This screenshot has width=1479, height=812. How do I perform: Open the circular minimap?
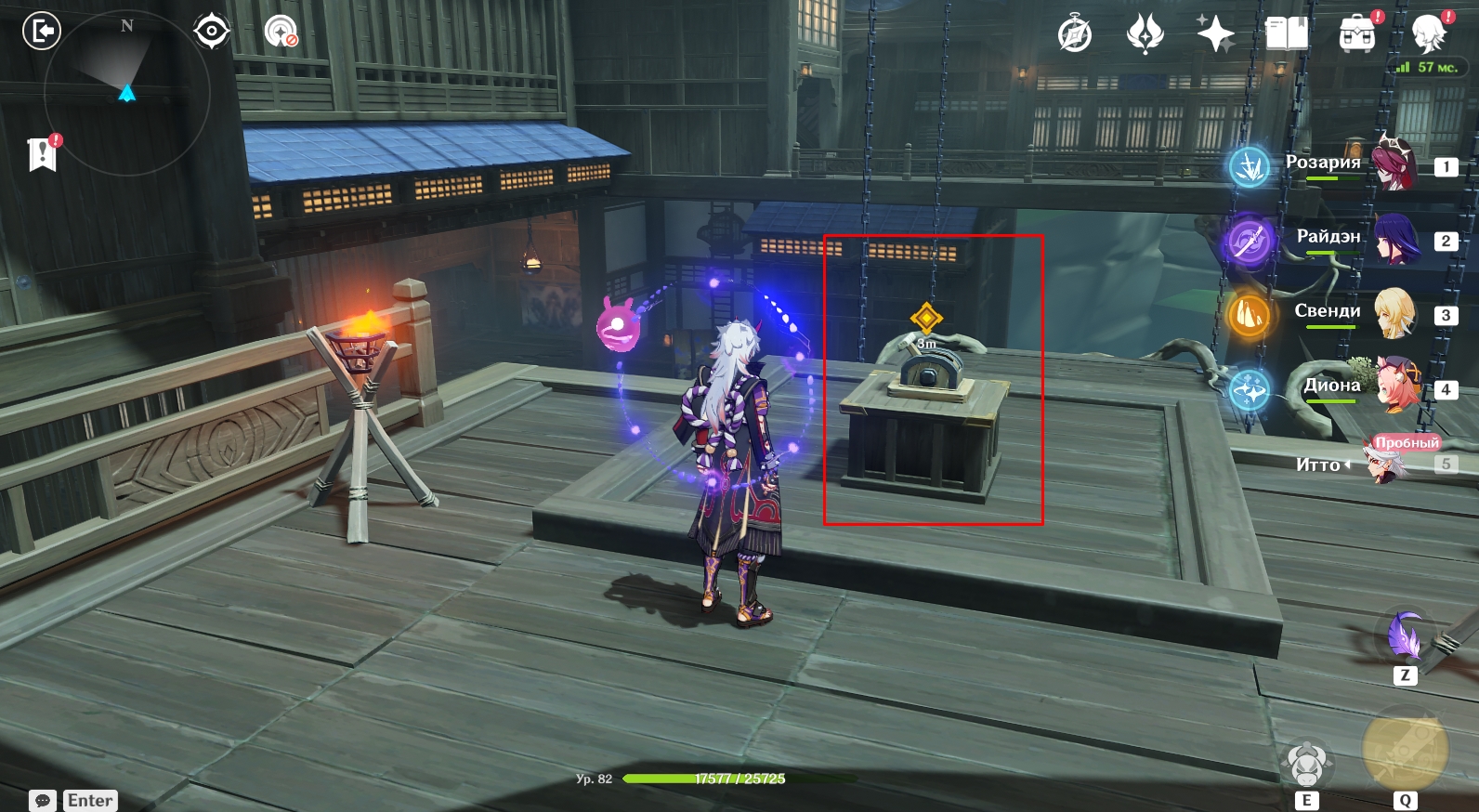click(x=127, y=91)
